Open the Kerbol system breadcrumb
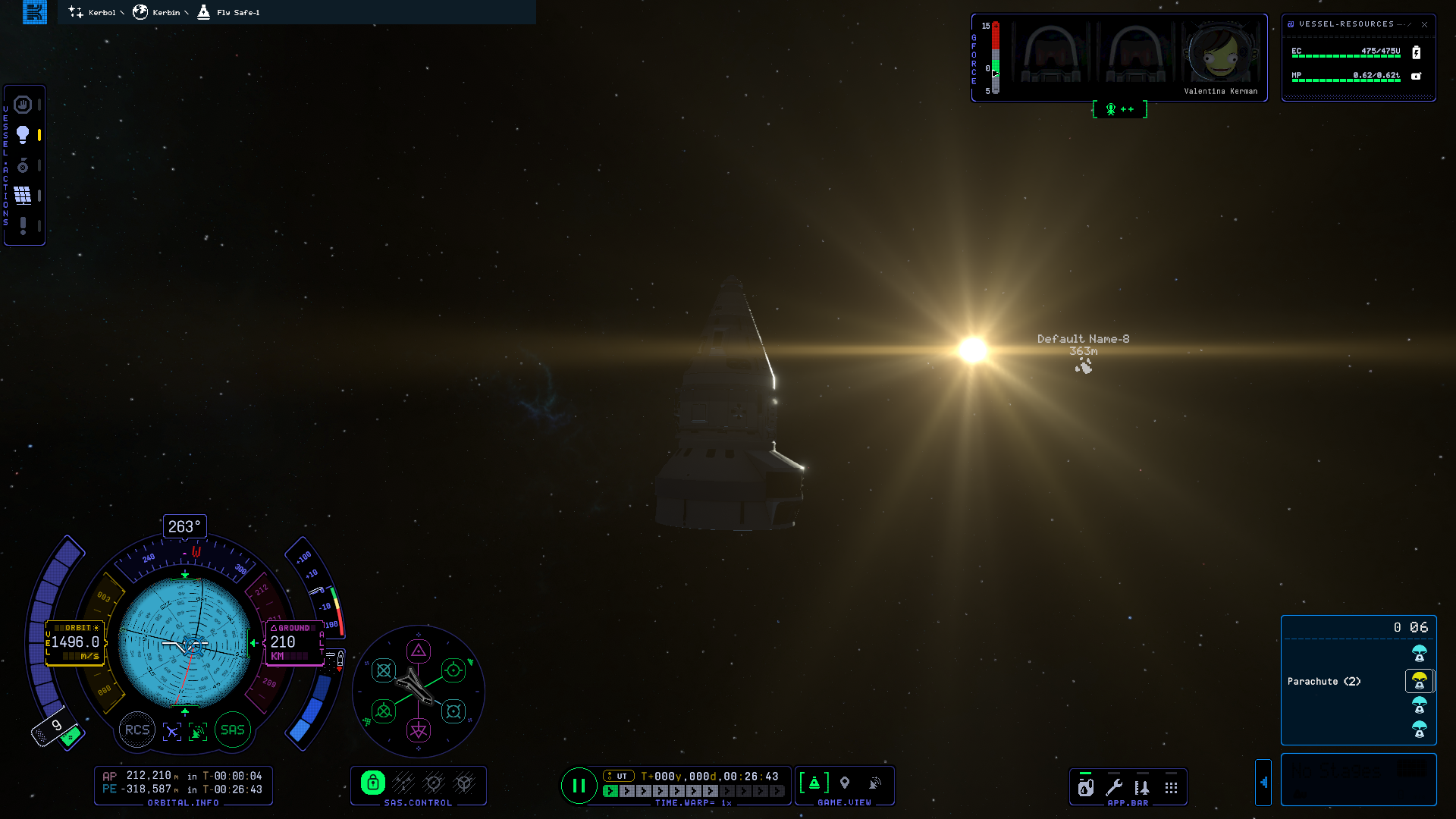The width and height of the screenshot is (1456, 819). click(x=95, y=12)
